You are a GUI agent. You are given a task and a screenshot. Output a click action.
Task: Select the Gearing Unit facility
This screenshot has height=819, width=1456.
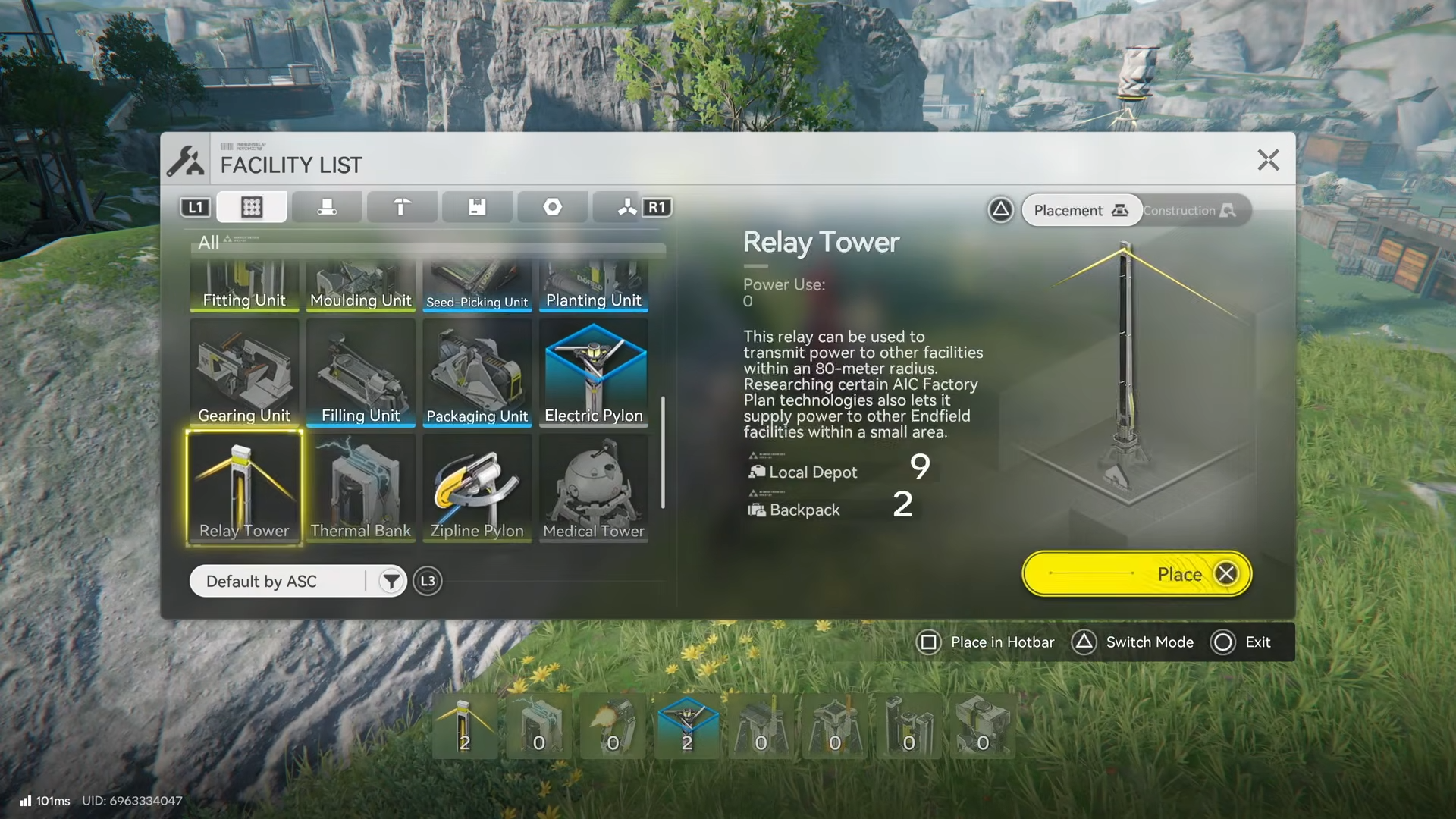click(x=244, y=373)
